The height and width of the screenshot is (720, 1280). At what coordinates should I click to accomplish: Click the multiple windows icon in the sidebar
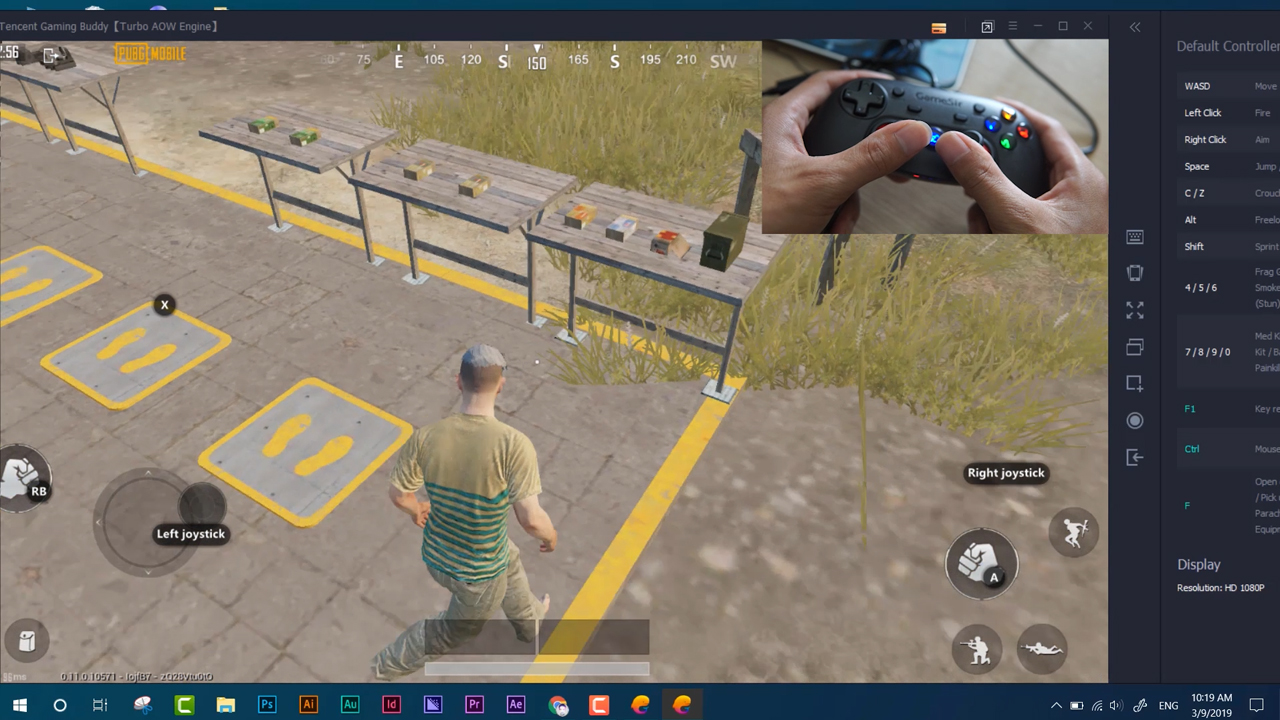pyautogui.click(x=1134, y=347)
